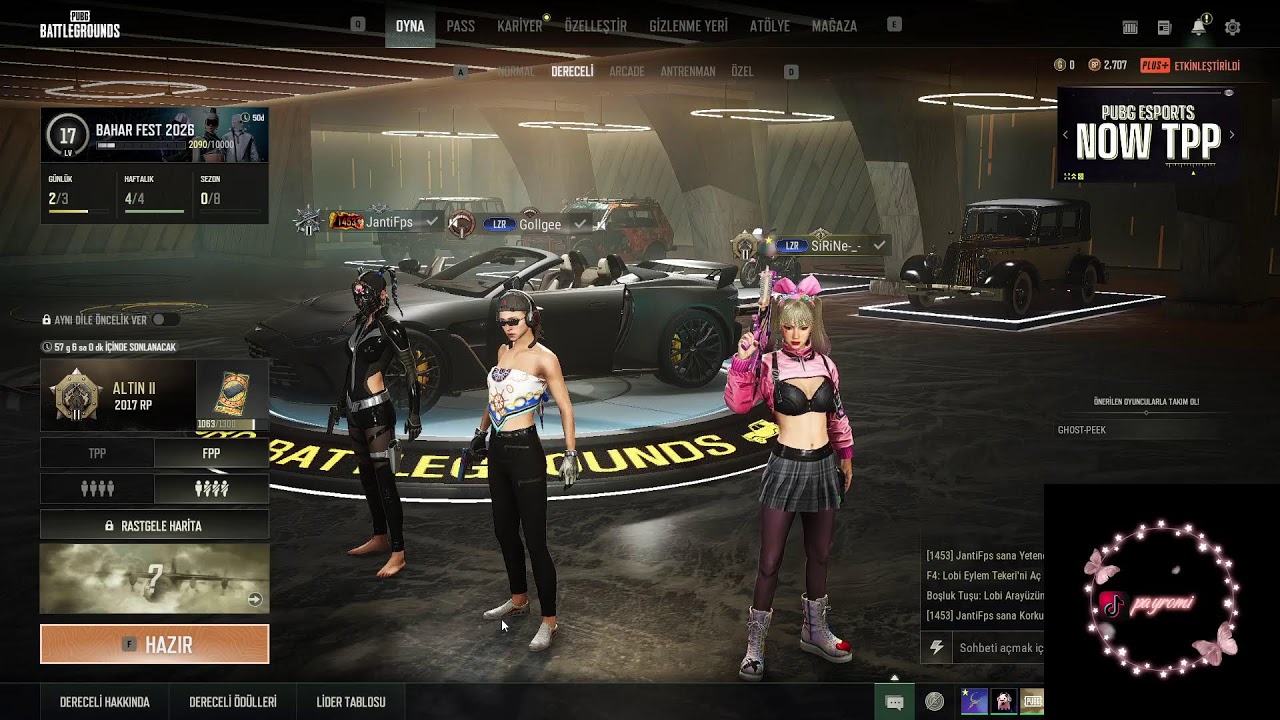Select the TPP perspective

pyautogui.click(x=97, y=453)
